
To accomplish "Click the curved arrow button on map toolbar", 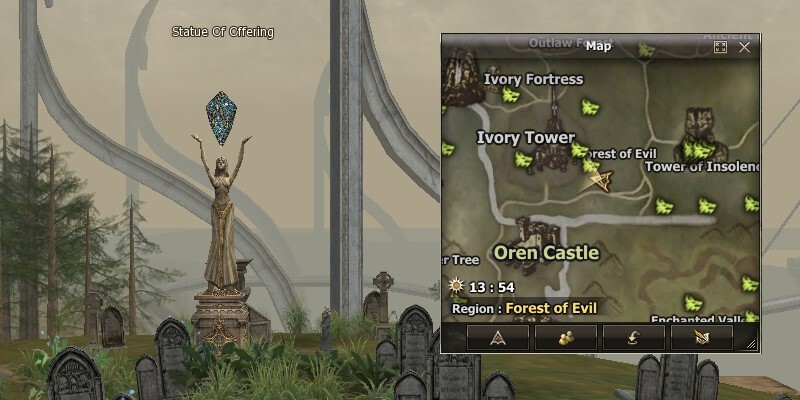I will (633, 338).
